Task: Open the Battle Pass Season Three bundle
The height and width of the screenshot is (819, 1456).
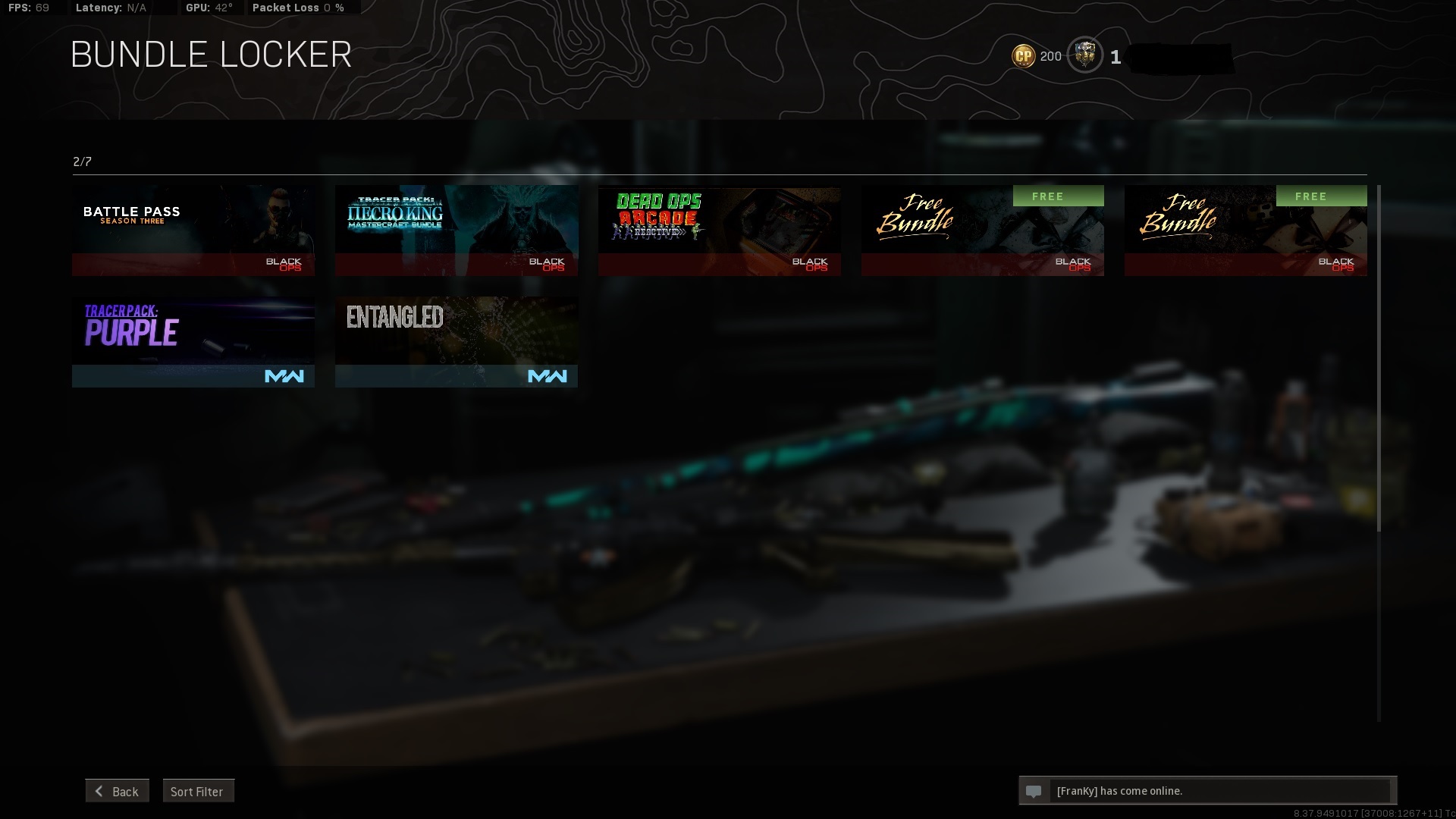Action: point(193,230)
